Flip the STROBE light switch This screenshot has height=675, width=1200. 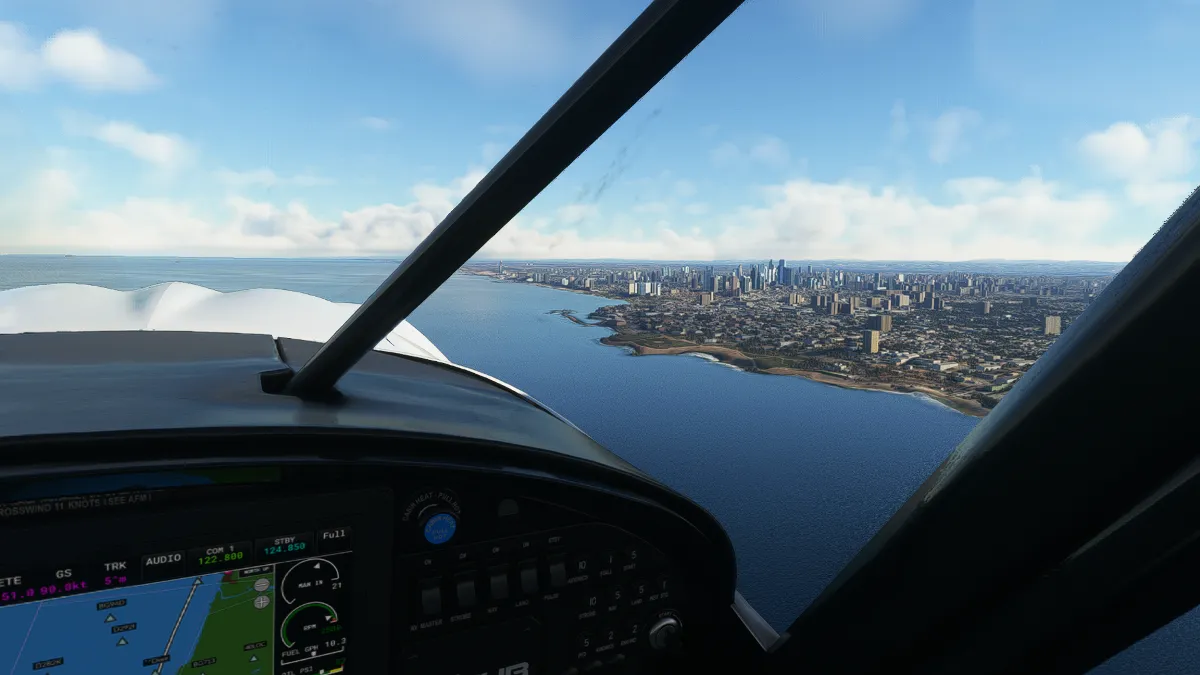464,591
